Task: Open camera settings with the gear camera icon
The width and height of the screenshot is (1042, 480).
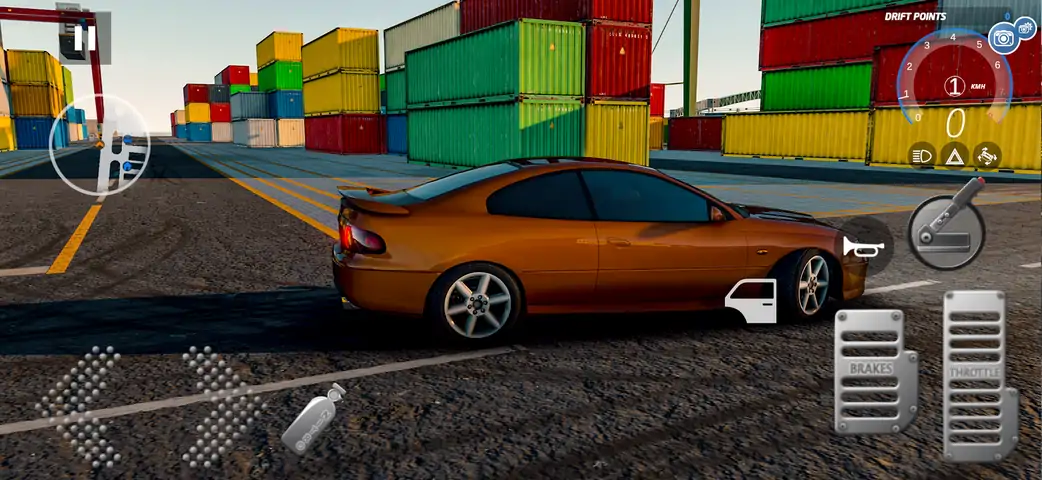Action: pyautogui.click(x=1026, y=27)
